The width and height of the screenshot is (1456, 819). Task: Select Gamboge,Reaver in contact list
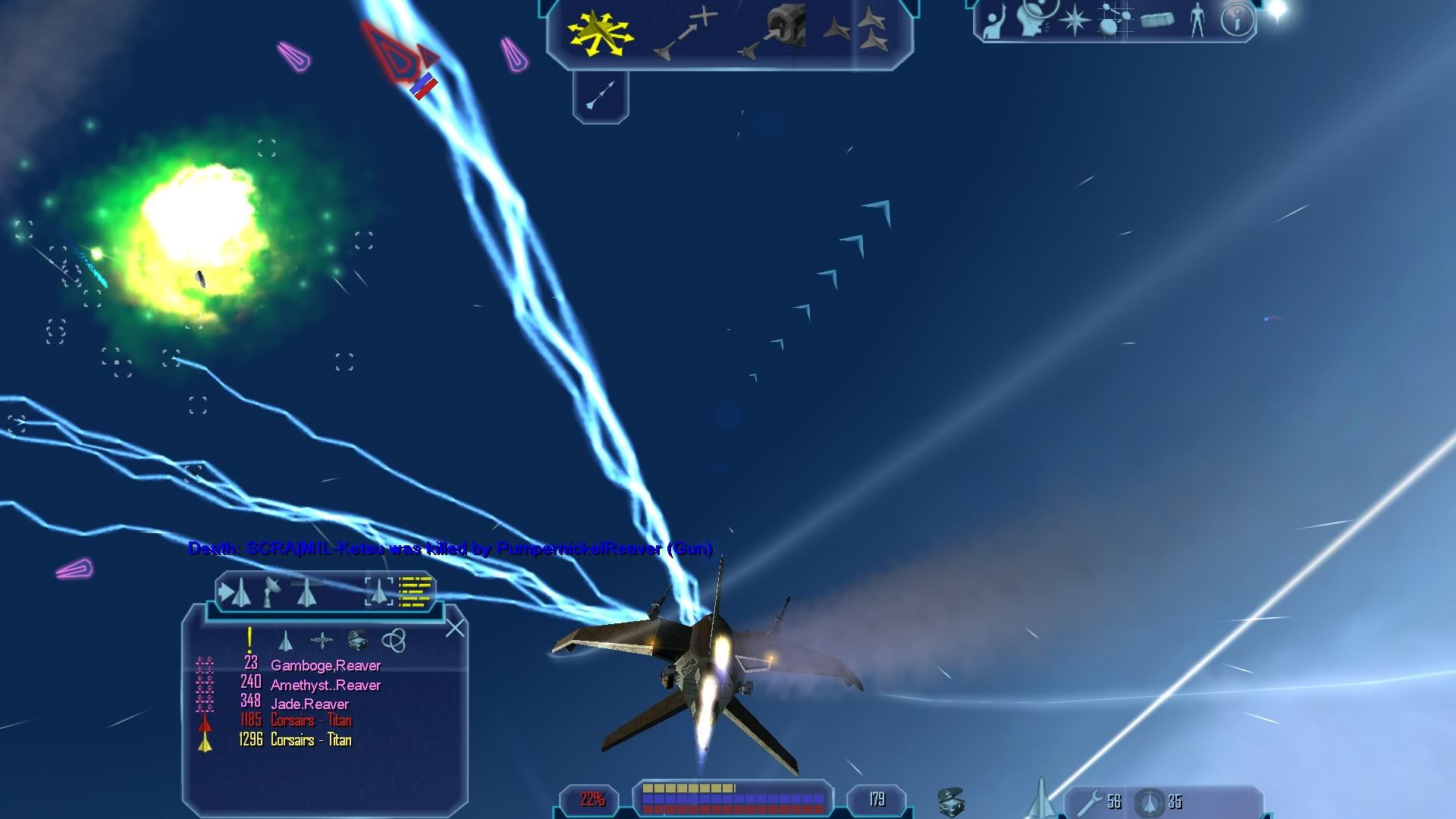tap(325, 666)
